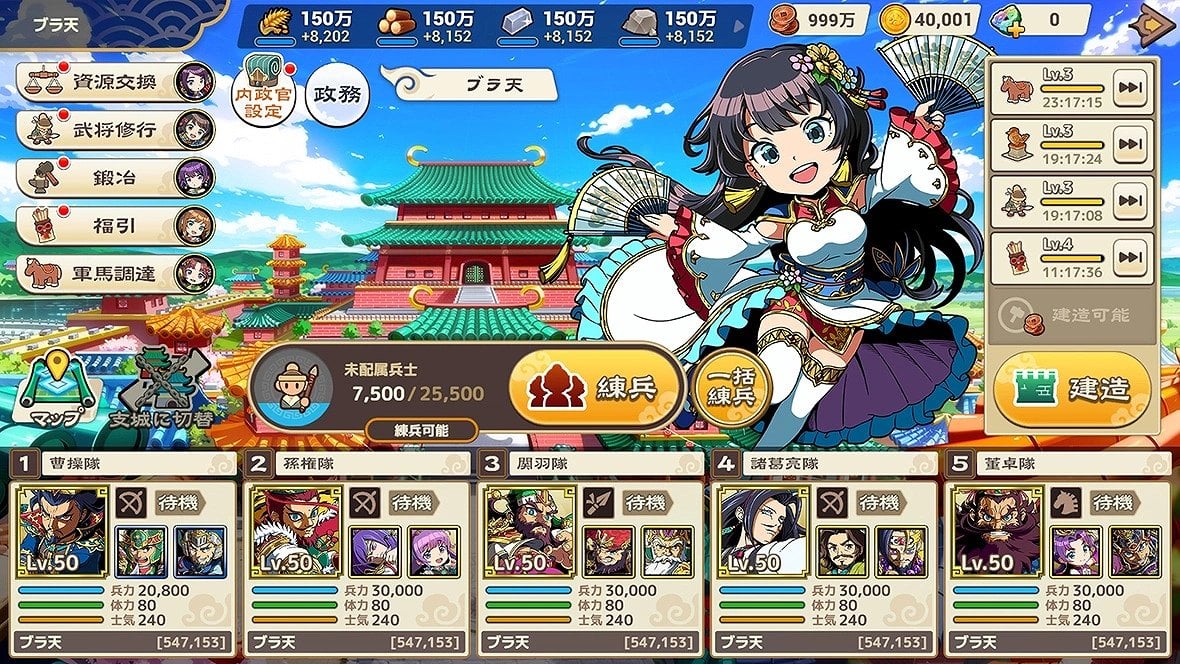Open the 武将修行 general training menu

(x=112, y=129)
